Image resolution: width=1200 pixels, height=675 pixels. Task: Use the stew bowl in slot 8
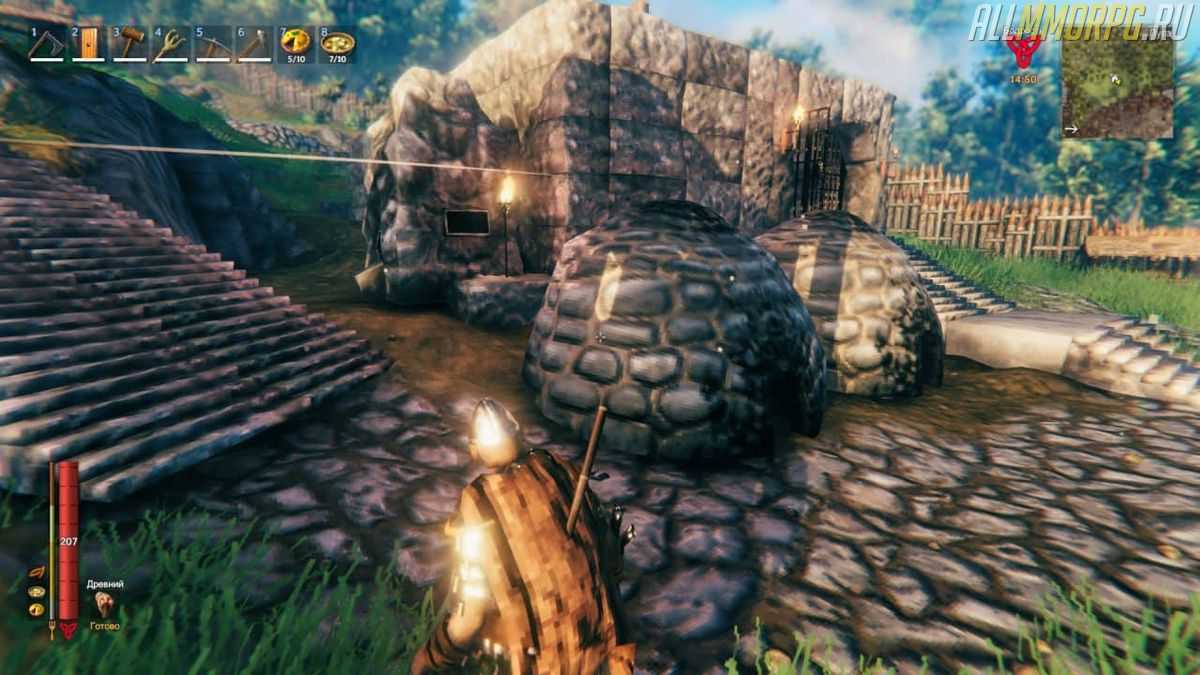(337, 43)
